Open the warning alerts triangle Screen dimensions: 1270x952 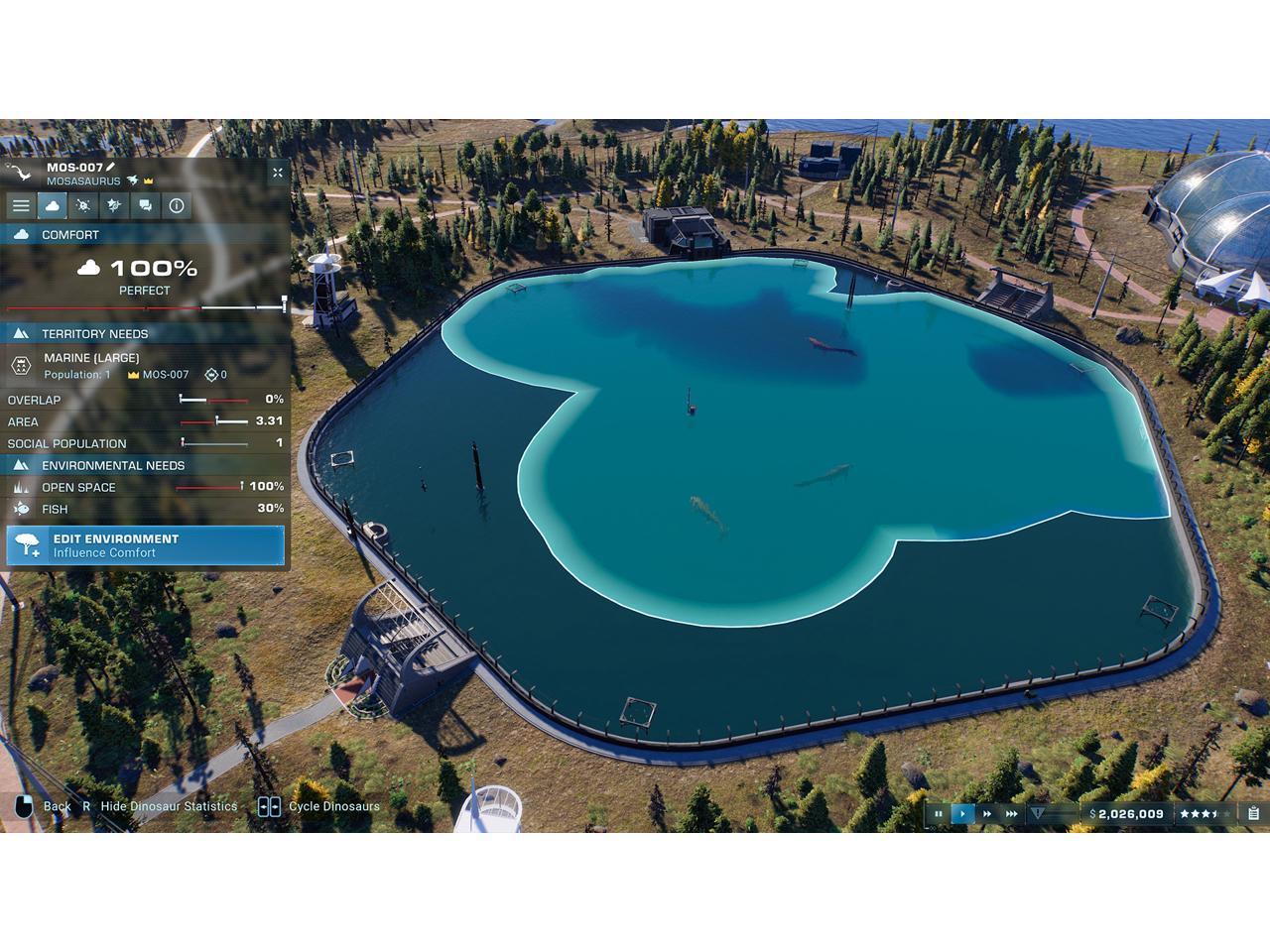coord(1038,813)
